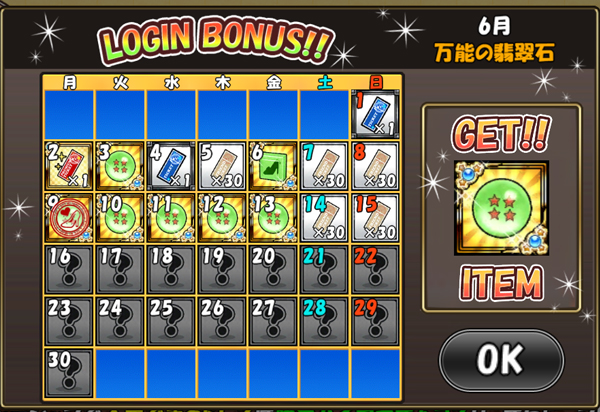Choose the day 2 red ticket reward
Image resolution: width=600 pixels, height=412 pixels.
pyautogui.click(x=70, y=164)
